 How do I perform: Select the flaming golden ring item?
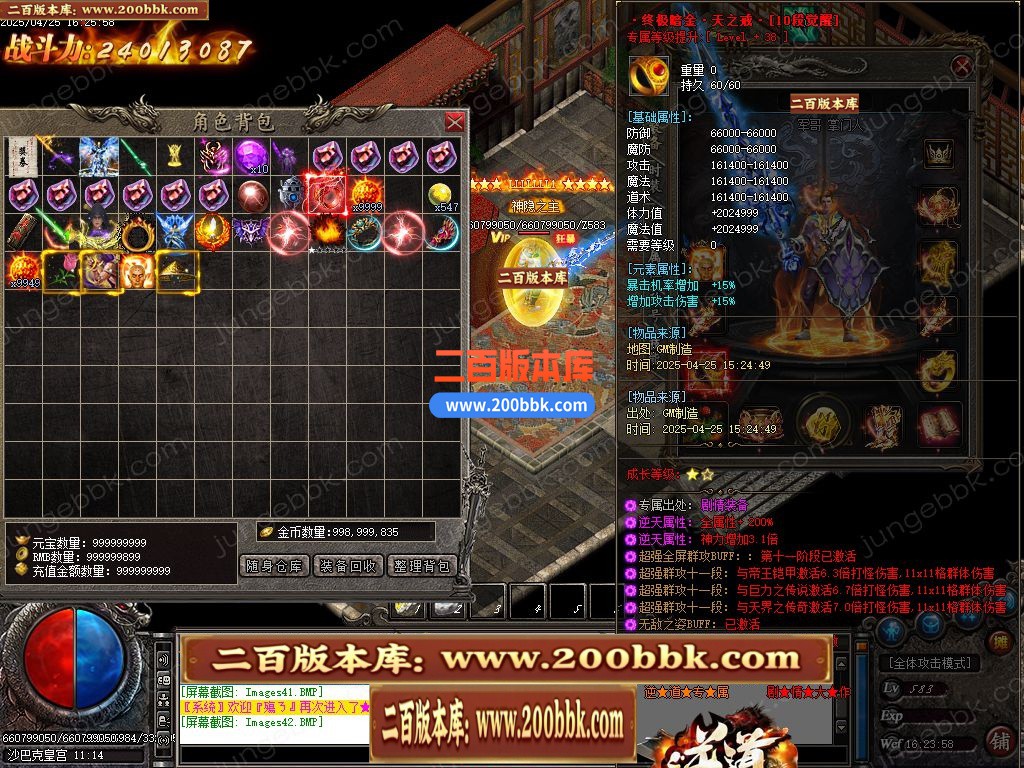[x=137, y=233]
